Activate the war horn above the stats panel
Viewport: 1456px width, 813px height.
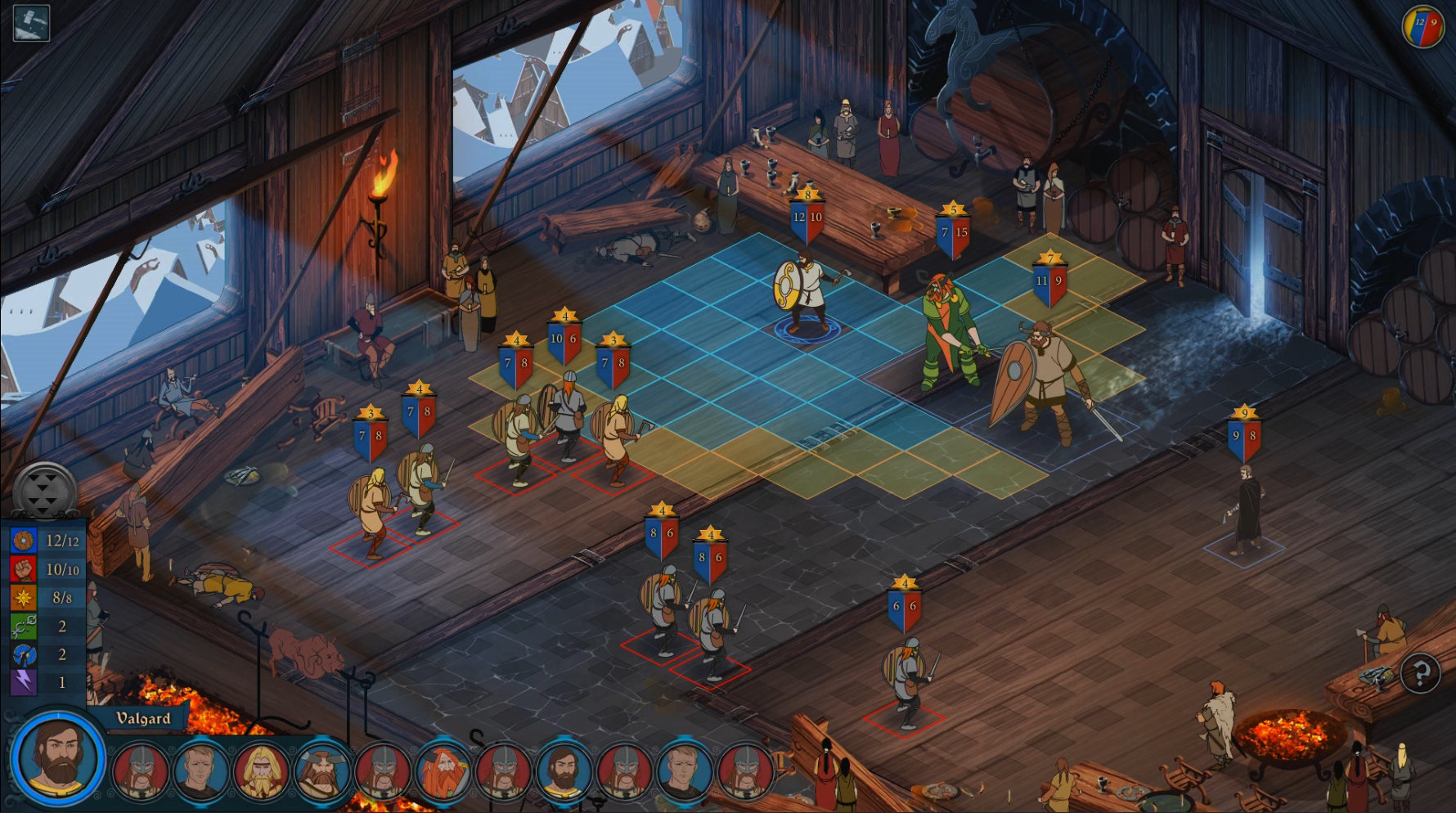[x=45, y=491]
